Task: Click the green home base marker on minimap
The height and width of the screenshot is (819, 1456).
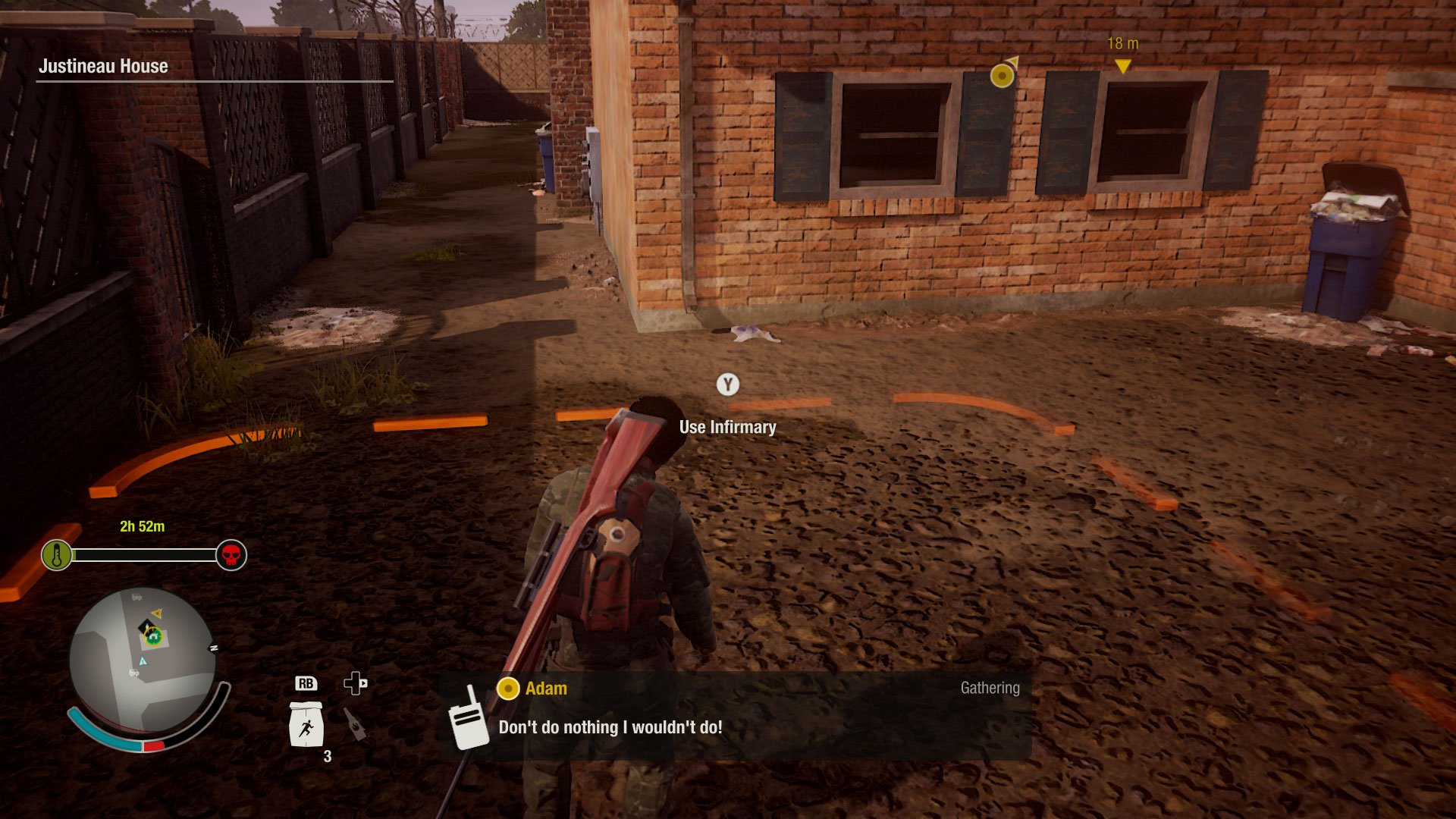Action: pyautogui.click(x=154, y=637)
